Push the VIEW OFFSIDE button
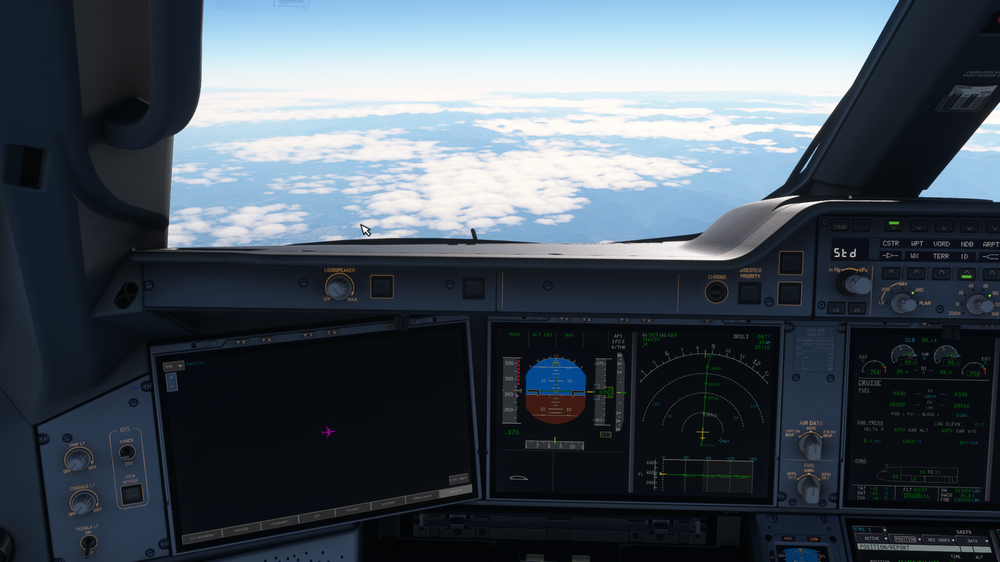The image size is (1000, 562). 130,493
